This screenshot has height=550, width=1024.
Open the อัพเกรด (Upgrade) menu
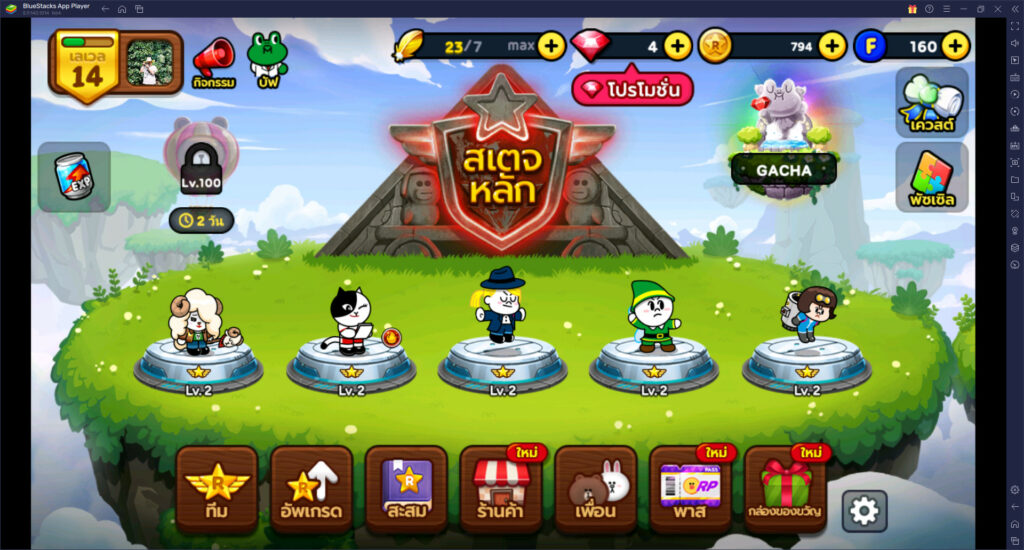point(311,489)
